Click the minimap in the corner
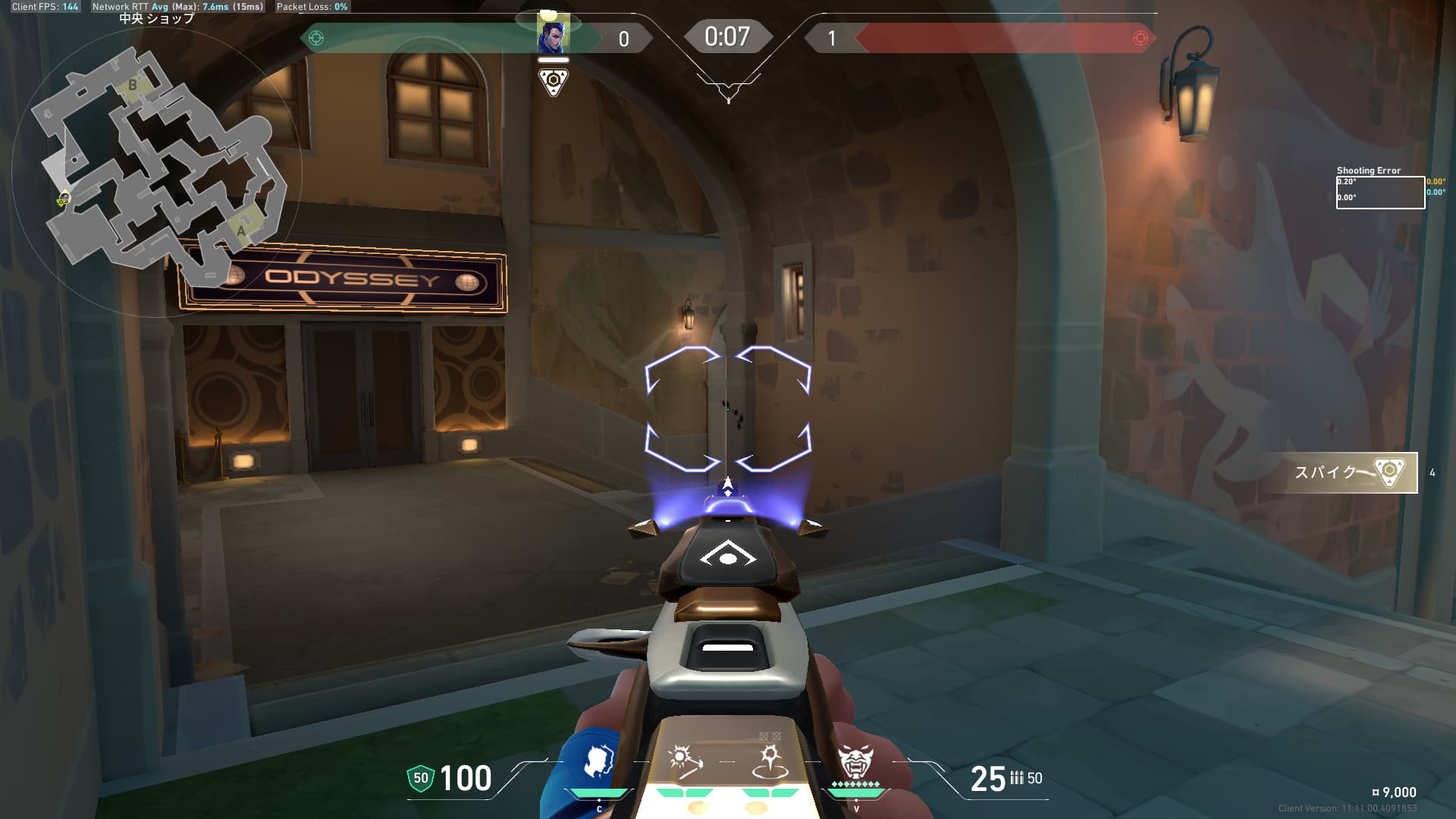This screenshot has width=1456, height=819. pos(159,163)
